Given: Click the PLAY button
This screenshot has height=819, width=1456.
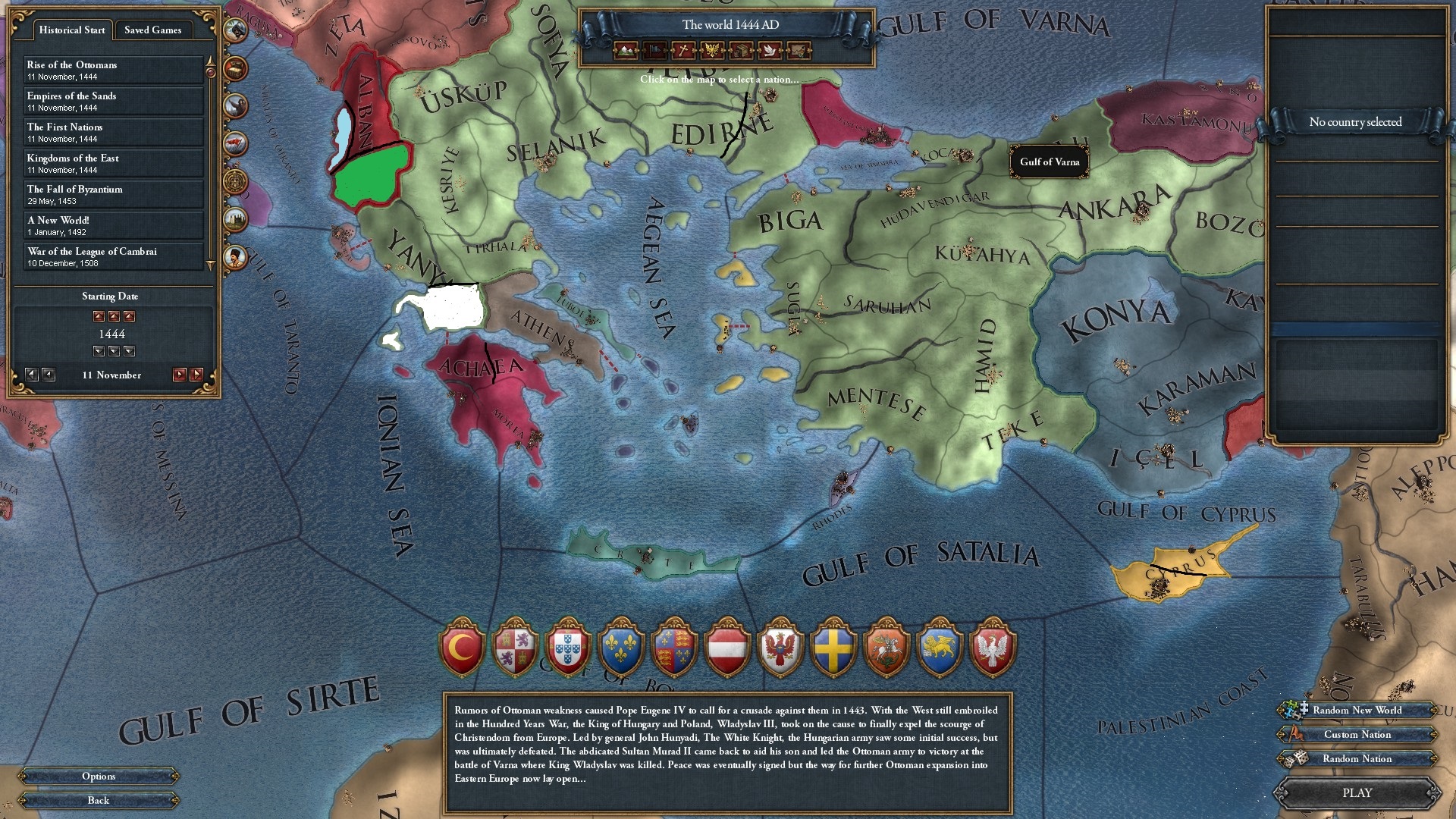Looking at the screenshot, I should (1357, 792).
